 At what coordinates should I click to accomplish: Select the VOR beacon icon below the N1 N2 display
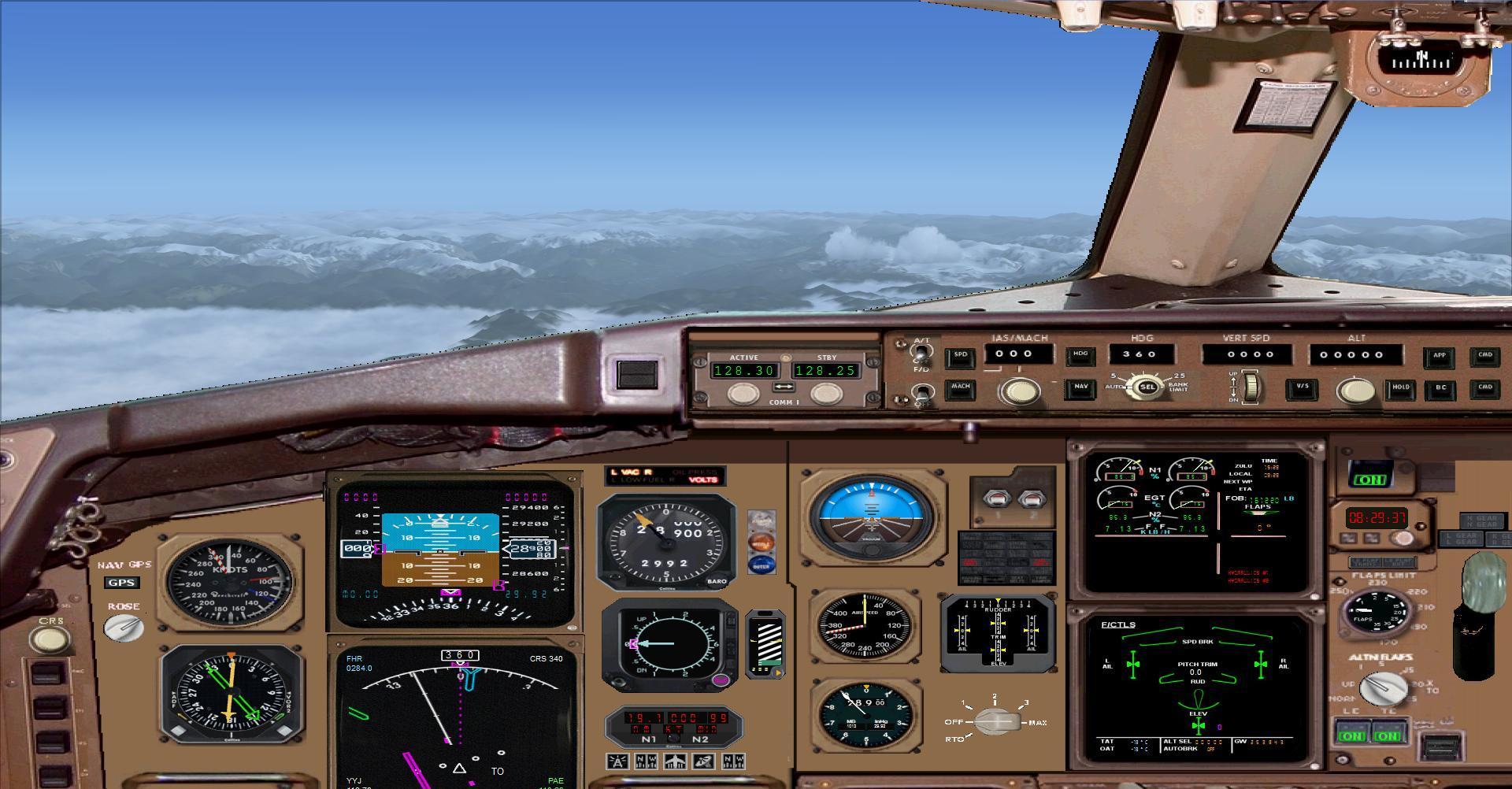pyautogui.click(x=617, y=762)
